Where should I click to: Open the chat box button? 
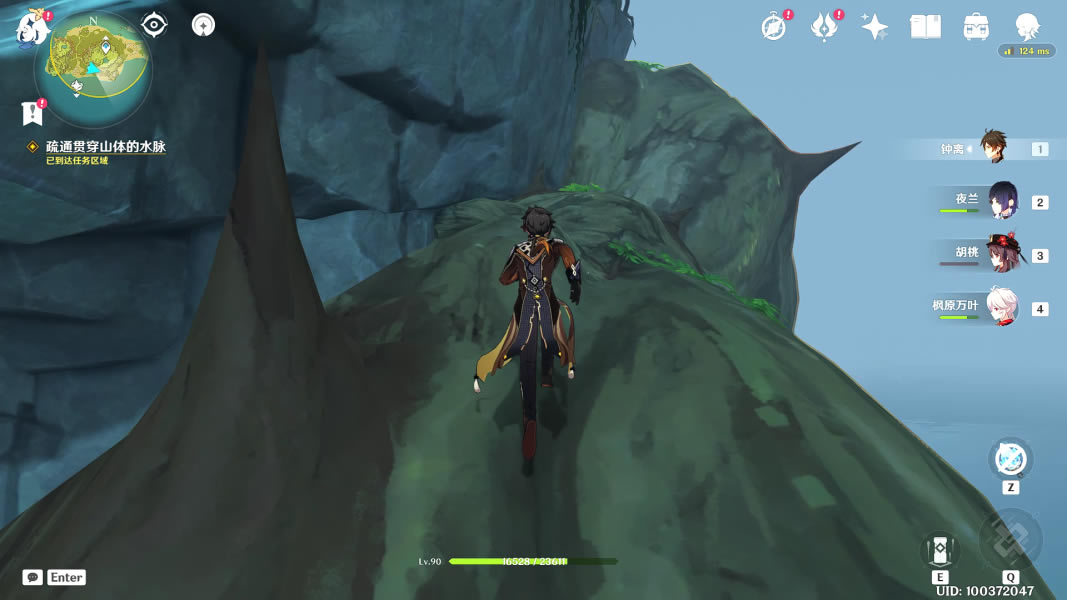pyautogui.click(x=33, y=577)
